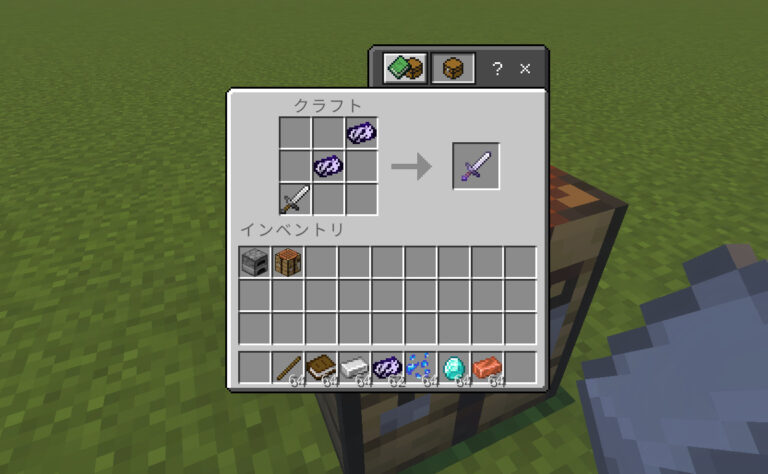Grab the iron ingot stack

pos(354,367)
